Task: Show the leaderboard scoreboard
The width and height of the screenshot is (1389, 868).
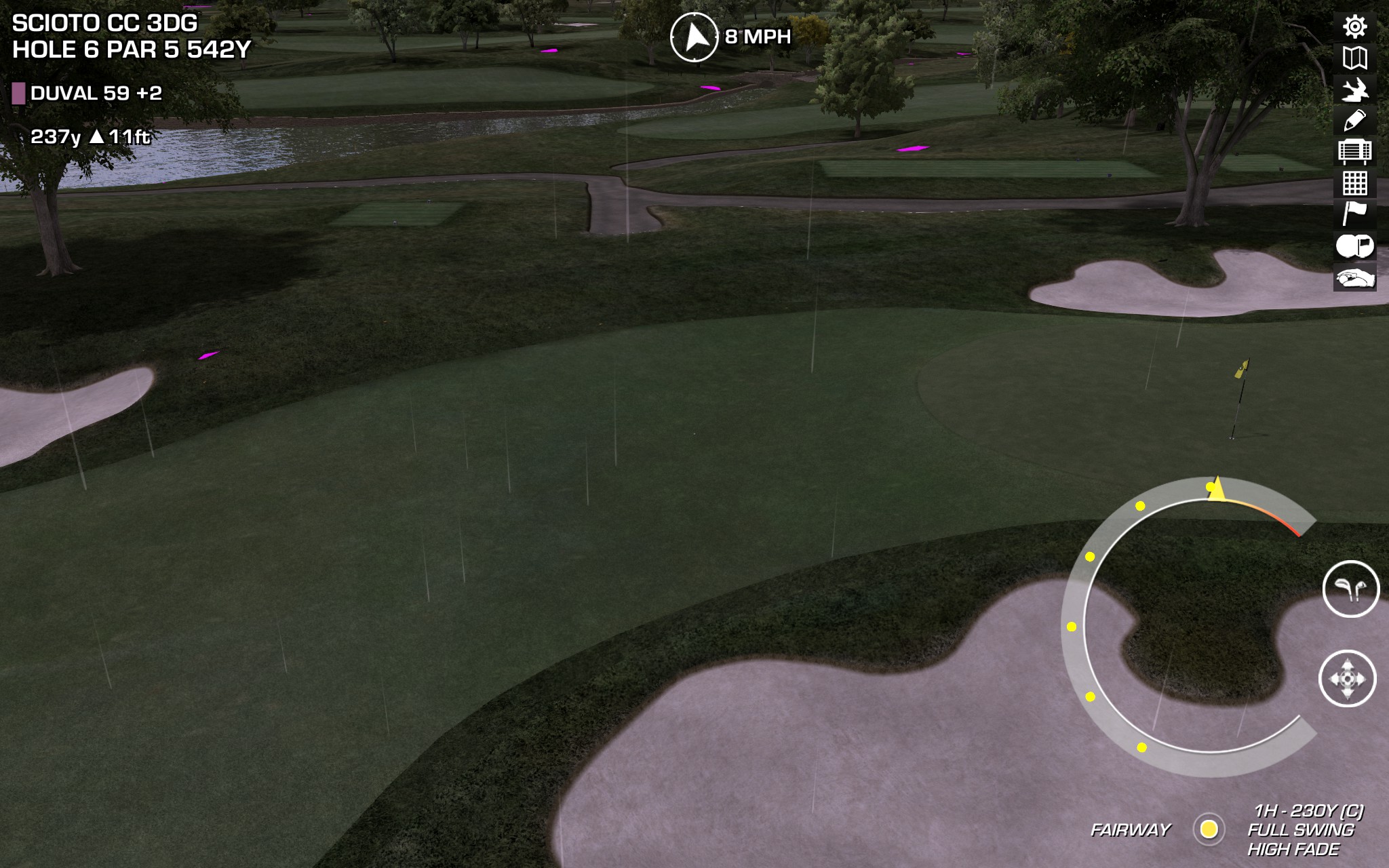Action: coord(1354,151)
